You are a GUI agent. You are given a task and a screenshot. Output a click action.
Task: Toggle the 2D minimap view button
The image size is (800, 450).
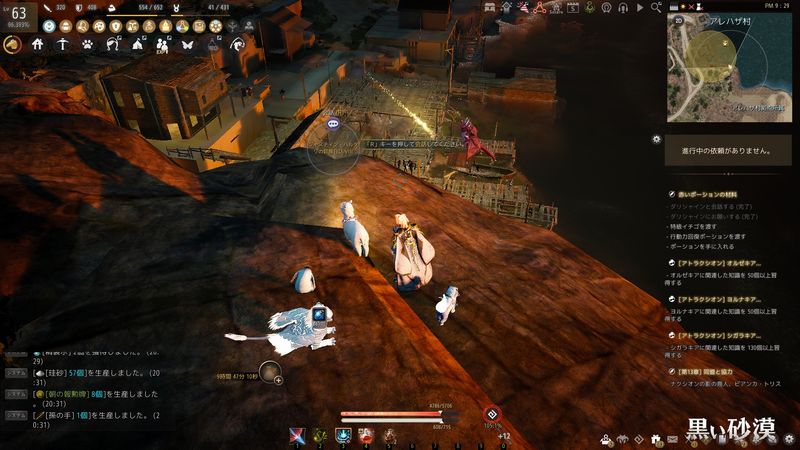679,18
